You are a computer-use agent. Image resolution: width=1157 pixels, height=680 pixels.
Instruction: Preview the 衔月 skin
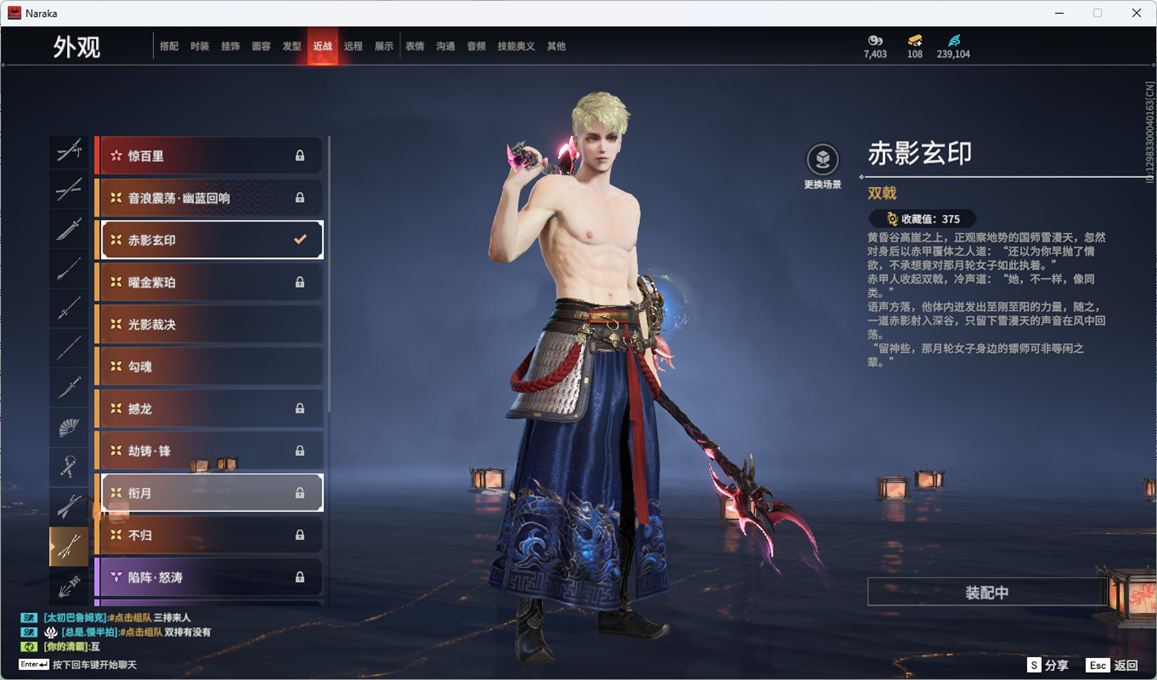tap(210, 493)
